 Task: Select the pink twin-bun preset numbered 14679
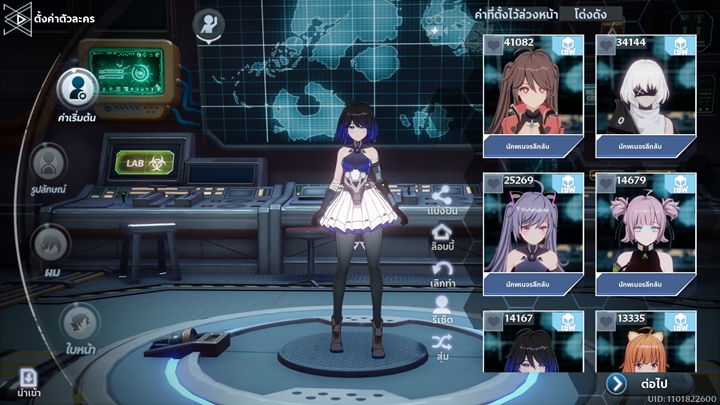[645, 232]
